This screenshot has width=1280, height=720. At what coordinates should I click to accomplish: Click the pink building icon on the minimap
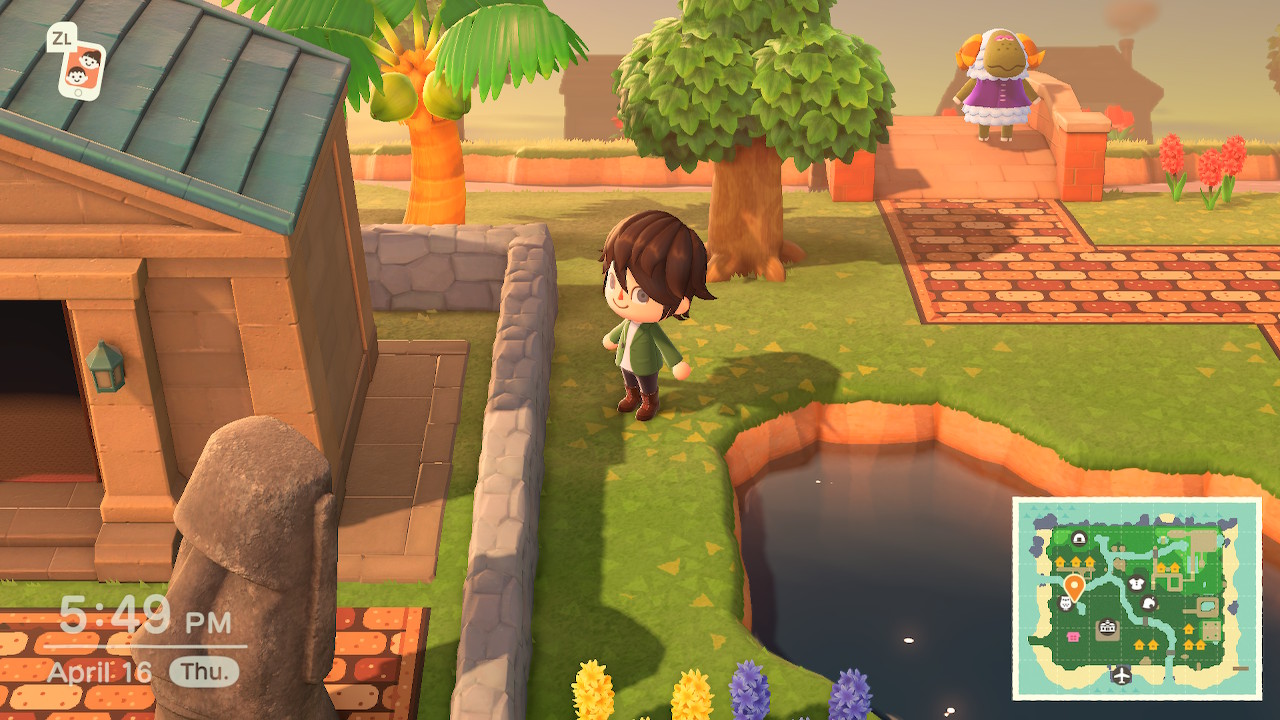tap(1071, 635)
